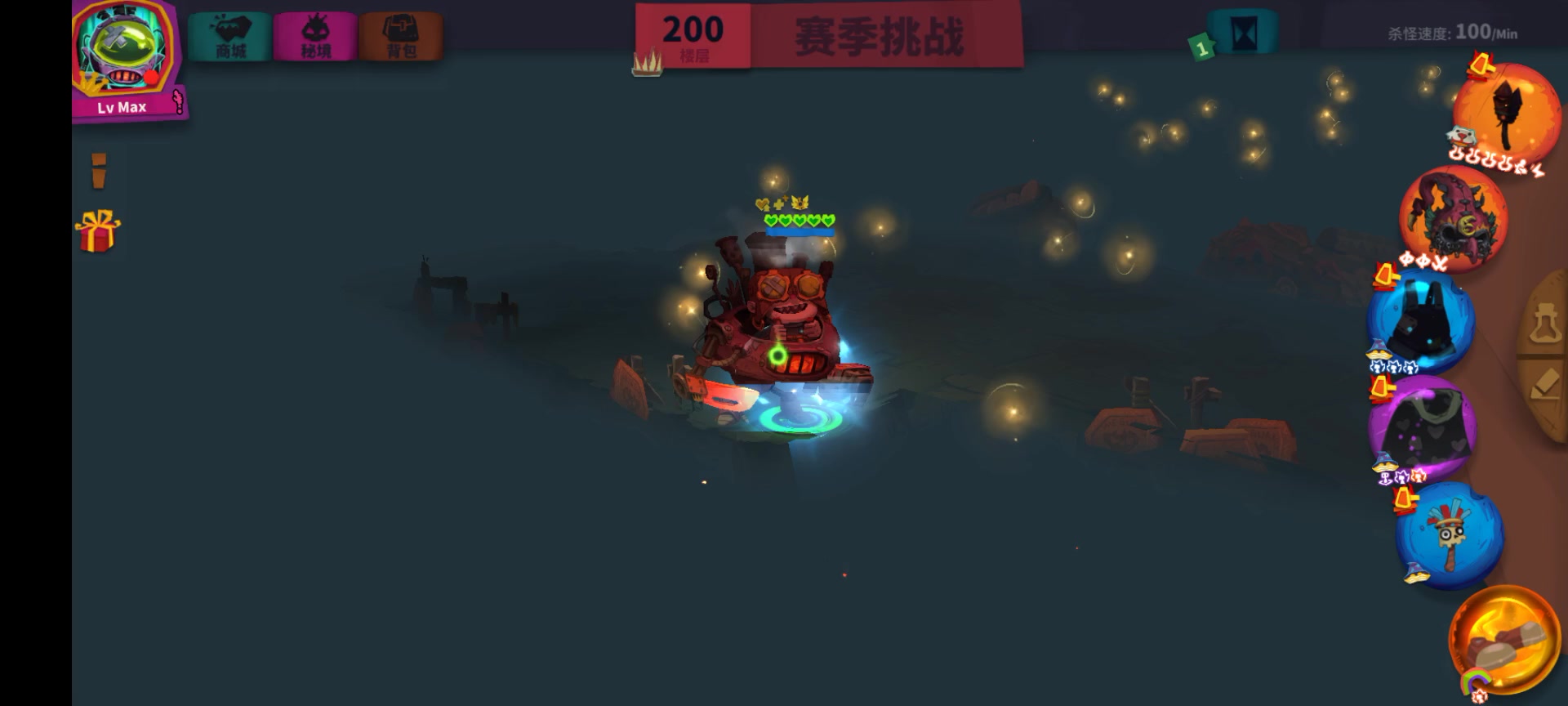Open the 赛季挑战 season challenge banner
The height and width of the screenshot is (706, 1568).
(879, 34)
